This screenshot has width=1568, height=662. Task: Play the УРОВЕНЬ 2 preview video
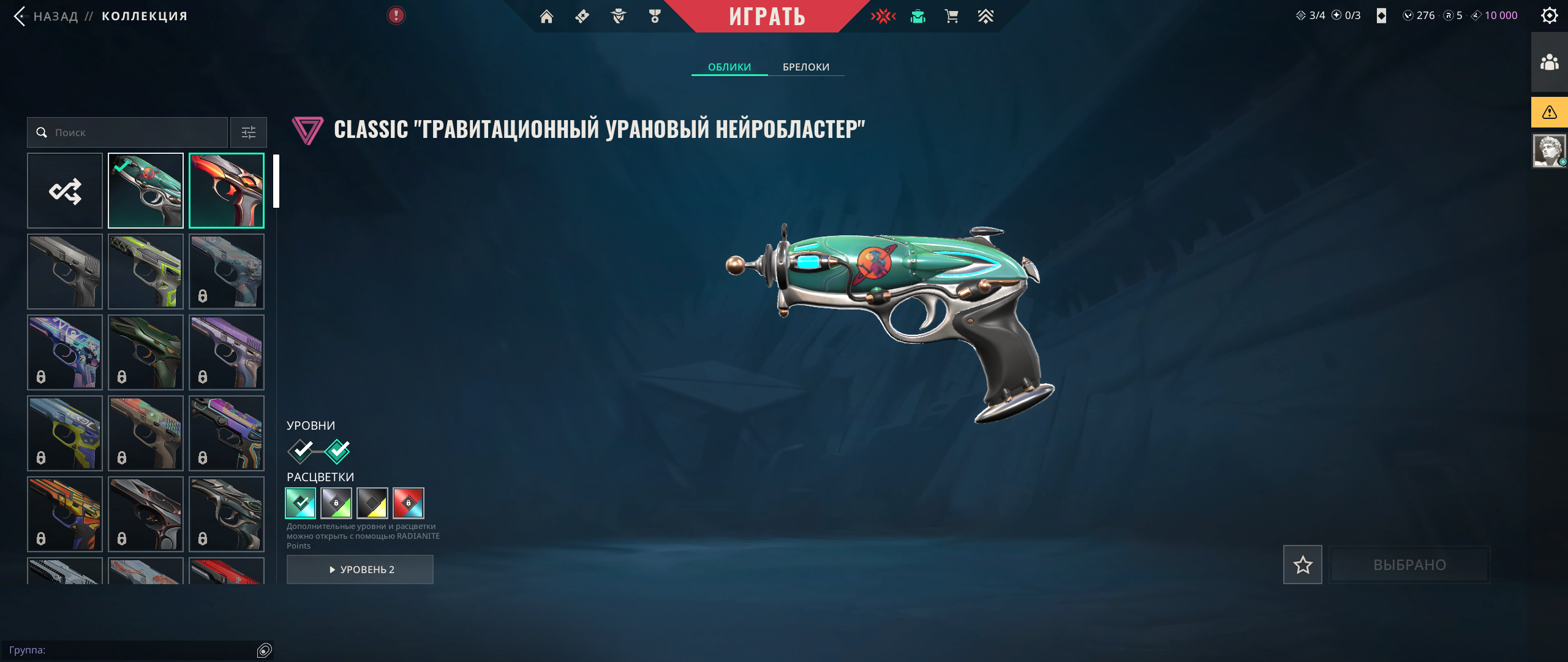(x=360, y=569)
